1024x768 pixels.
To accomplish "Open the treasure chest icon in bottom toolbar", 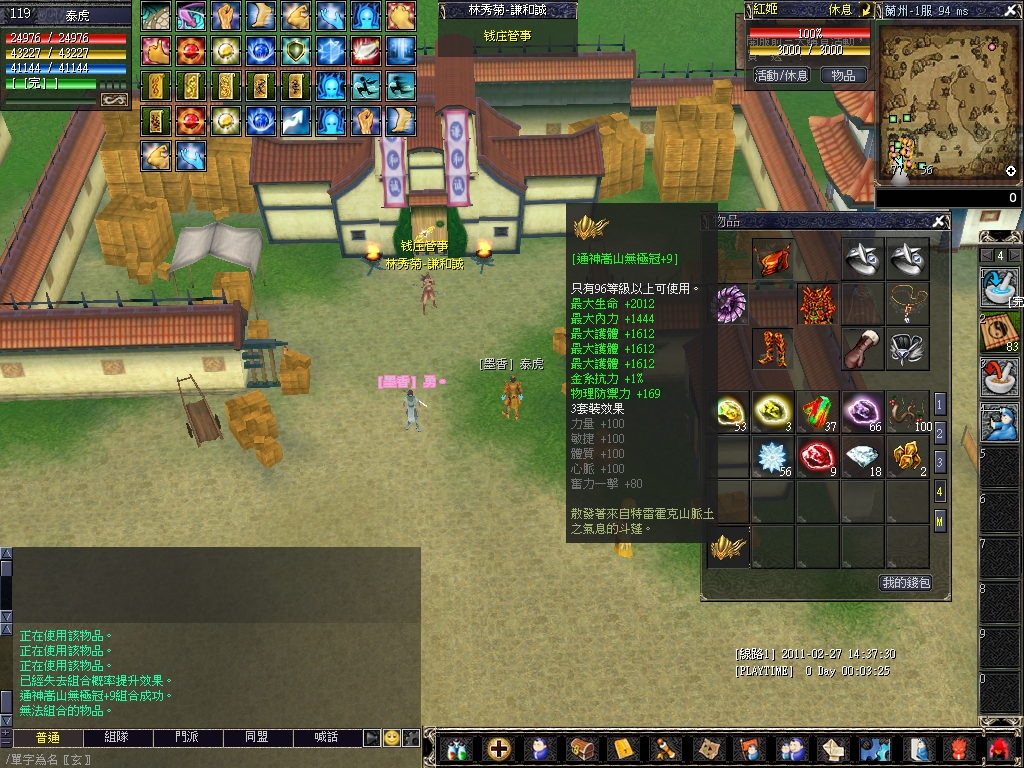I will click(x=581, y=748).
